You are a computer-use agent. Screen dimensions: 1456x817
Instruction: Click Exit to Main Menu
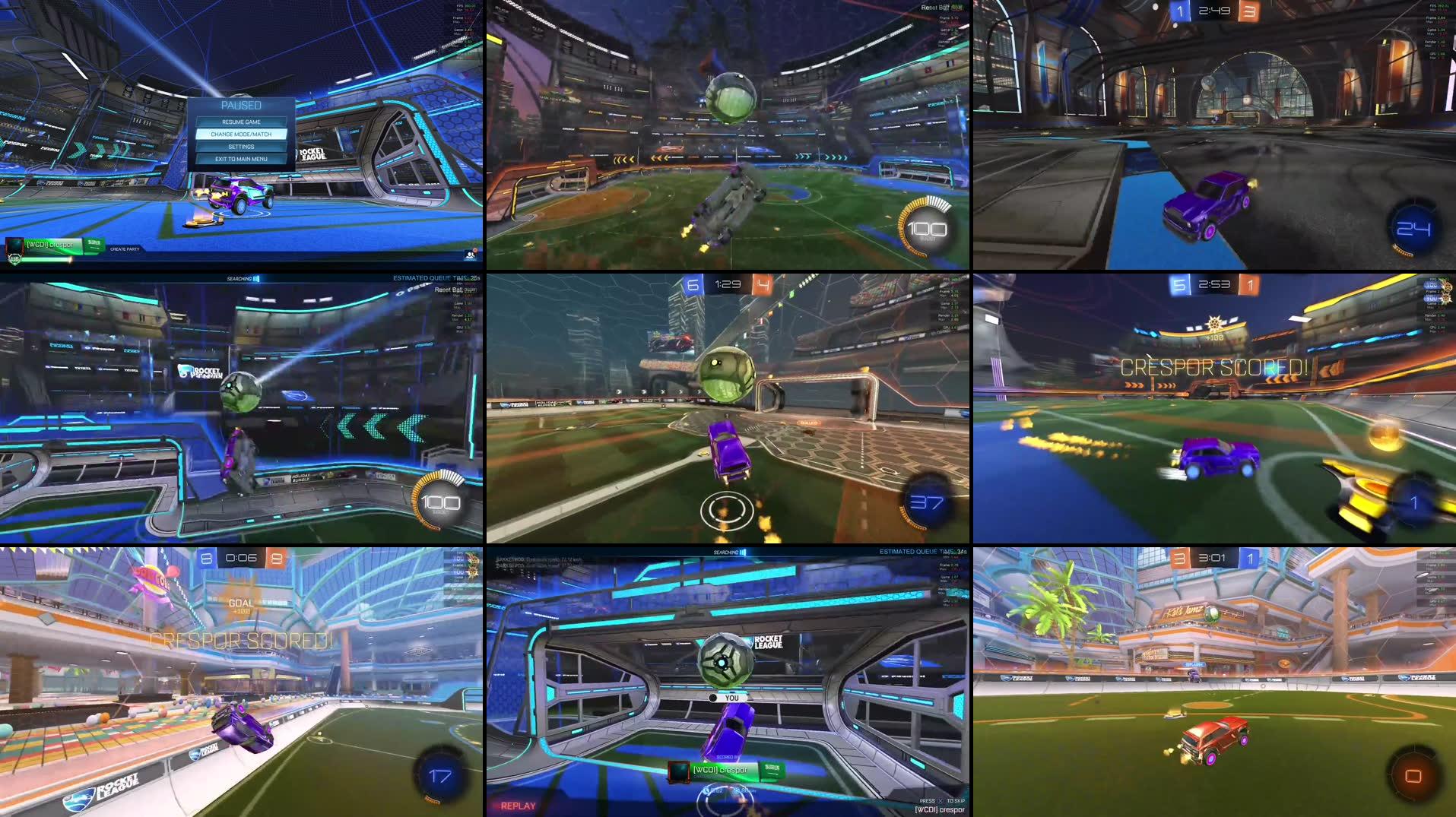pos(242,159)
